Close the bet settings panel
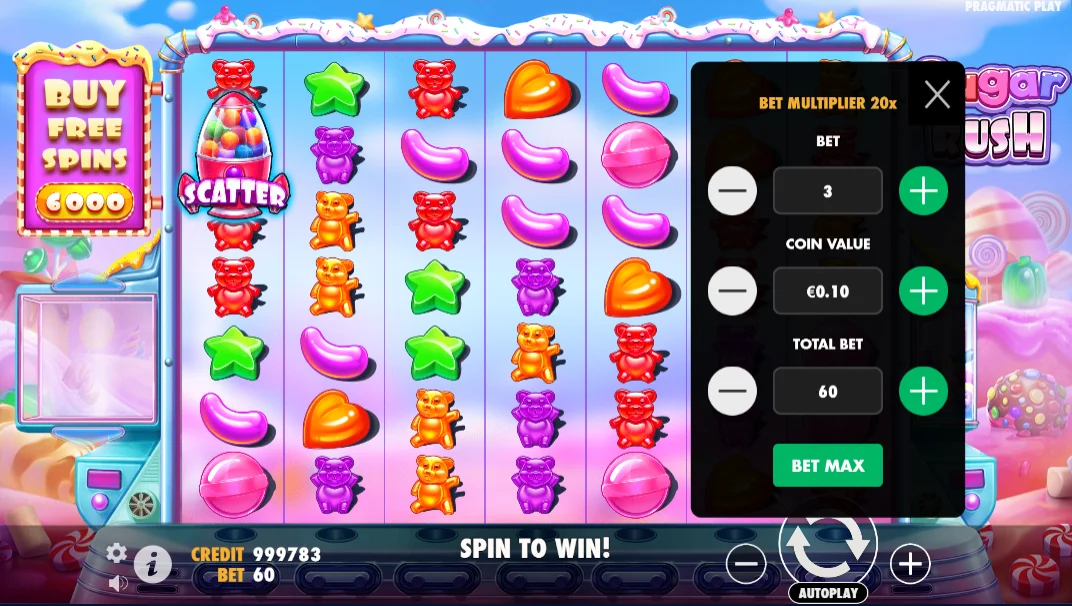The image size is (1072, 606). pos(937,95)
